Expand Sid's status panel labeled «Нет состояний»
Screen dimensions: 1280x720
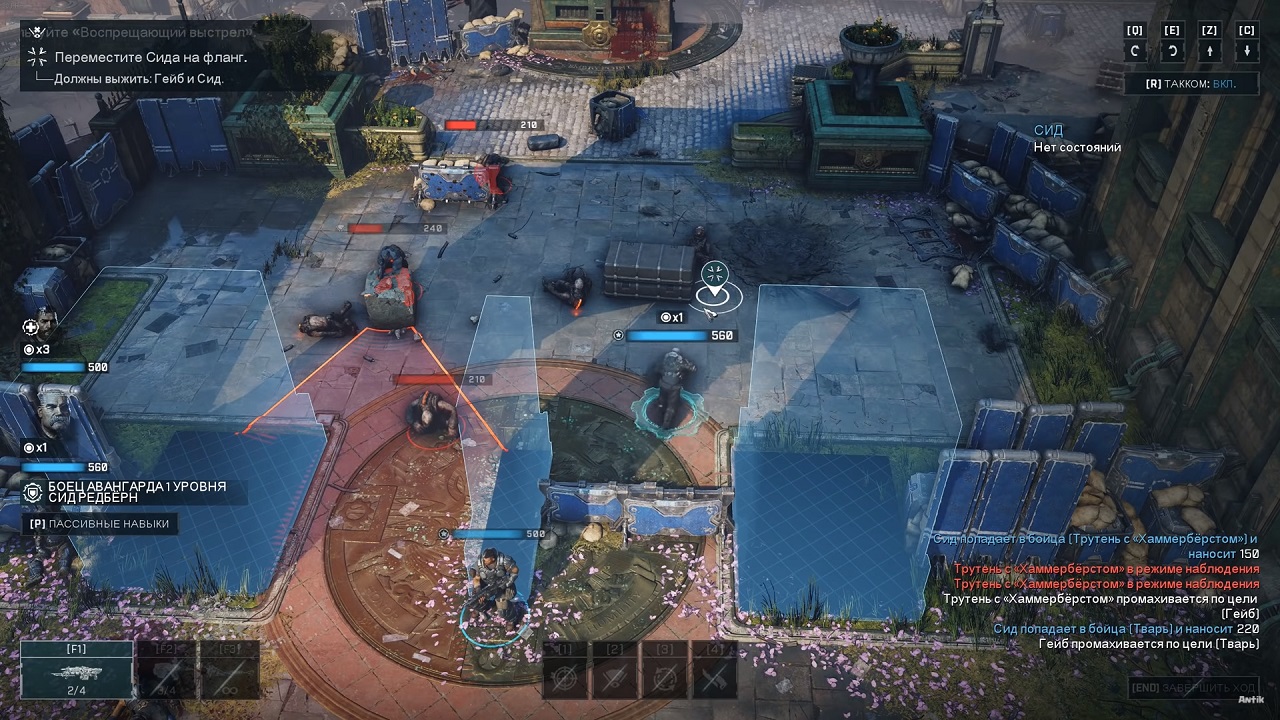pyautogui.click(x=1078, y=146)
